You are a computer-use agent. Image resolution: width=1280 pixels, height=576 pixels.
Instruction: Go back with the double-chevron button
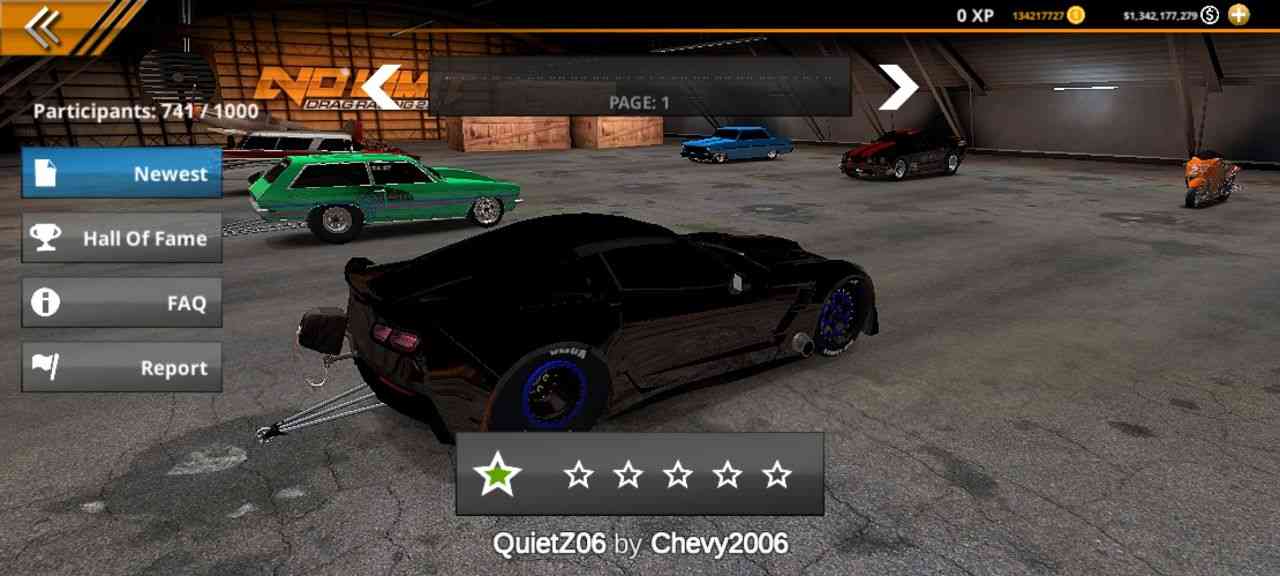coord(42,27)
